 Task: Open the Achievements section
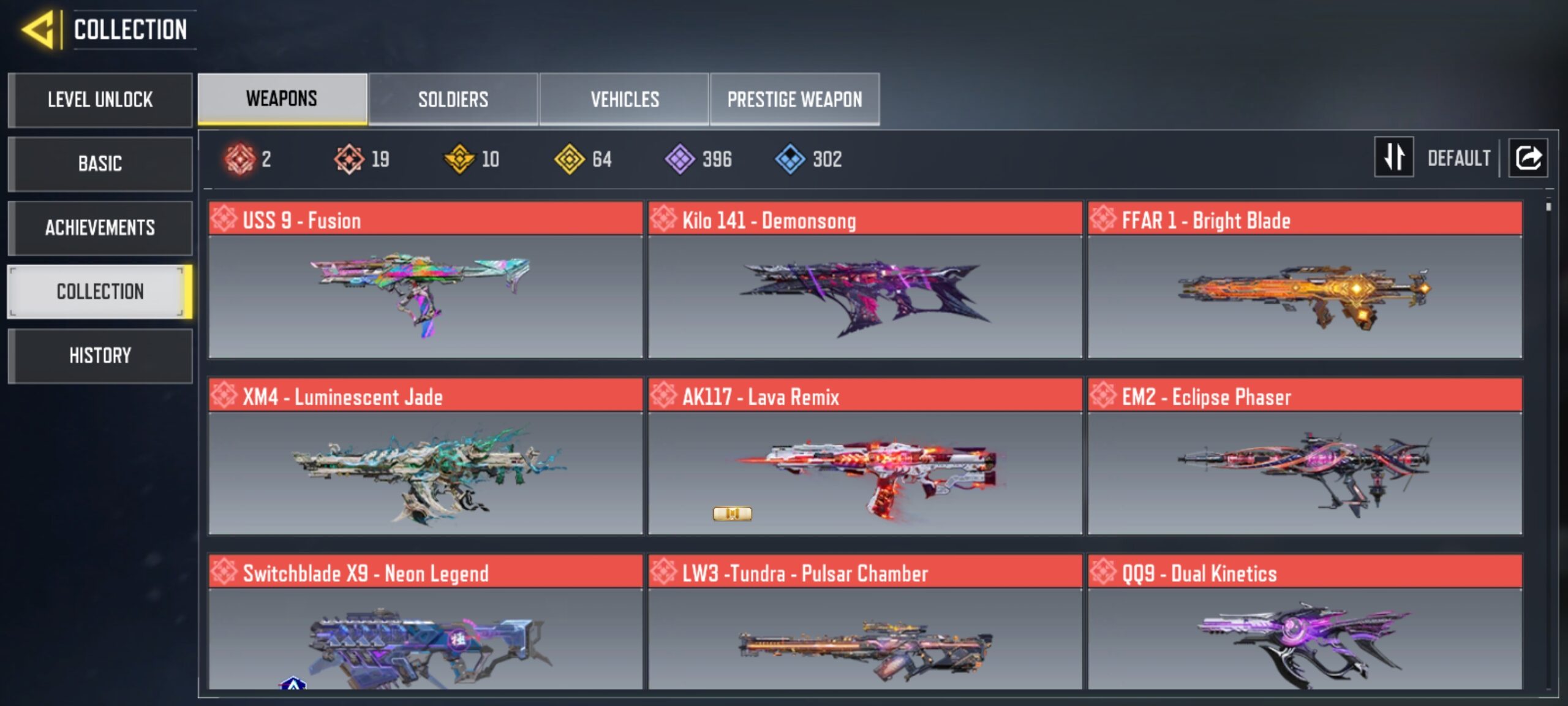click(x=100, y=228)
